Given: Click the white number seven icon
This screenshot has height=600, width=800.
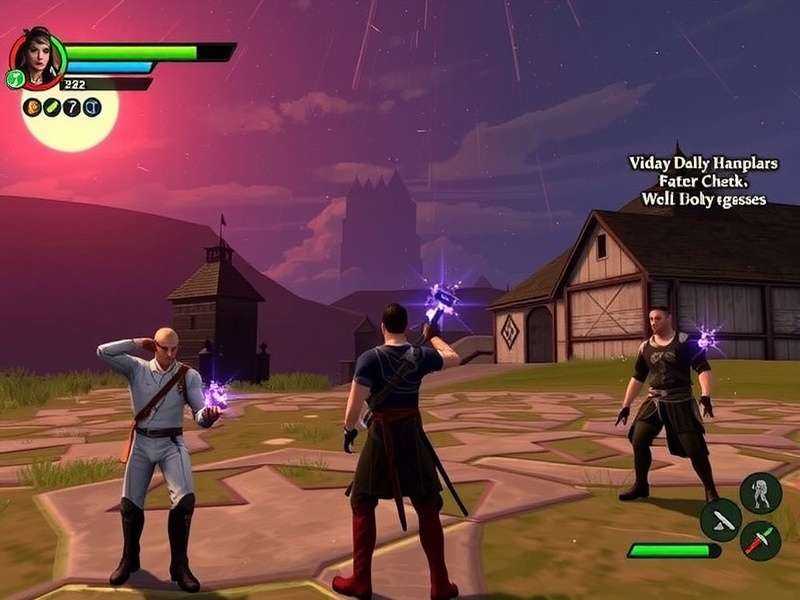Looking at the screenshot, I should 72,107.
